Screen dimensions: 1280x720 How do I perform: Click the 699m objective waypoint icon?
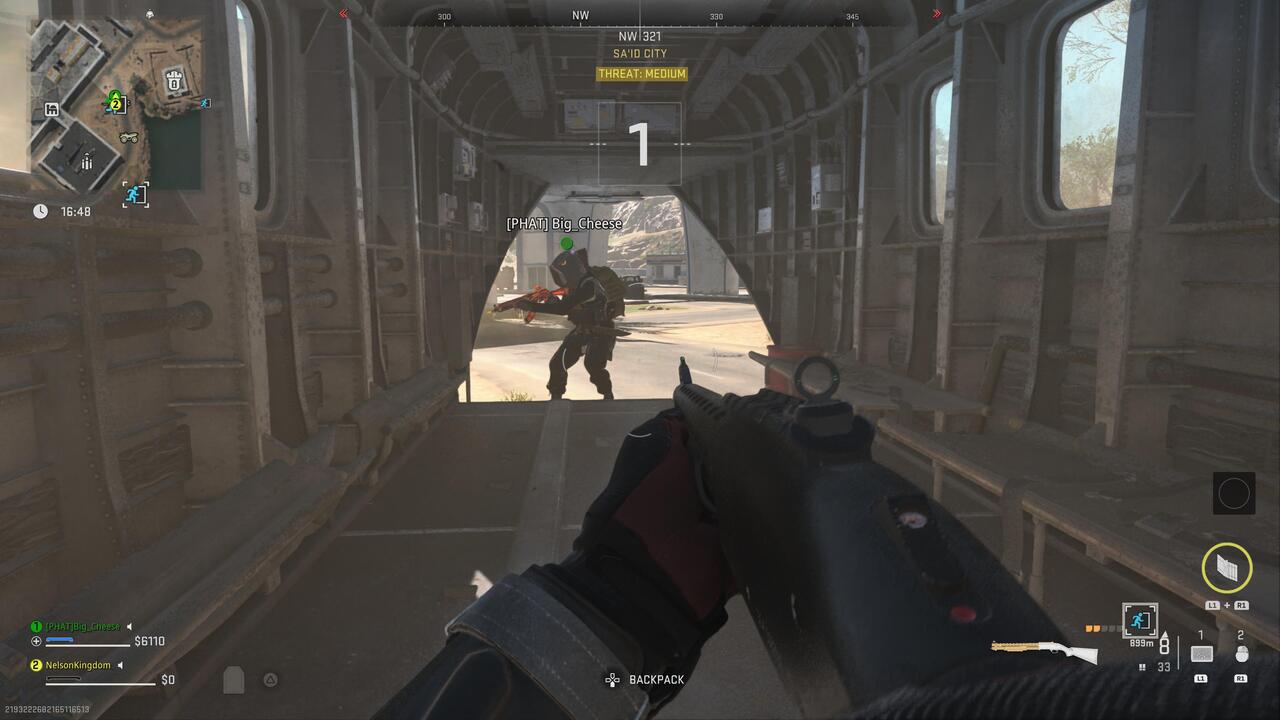coord(1139,620)
